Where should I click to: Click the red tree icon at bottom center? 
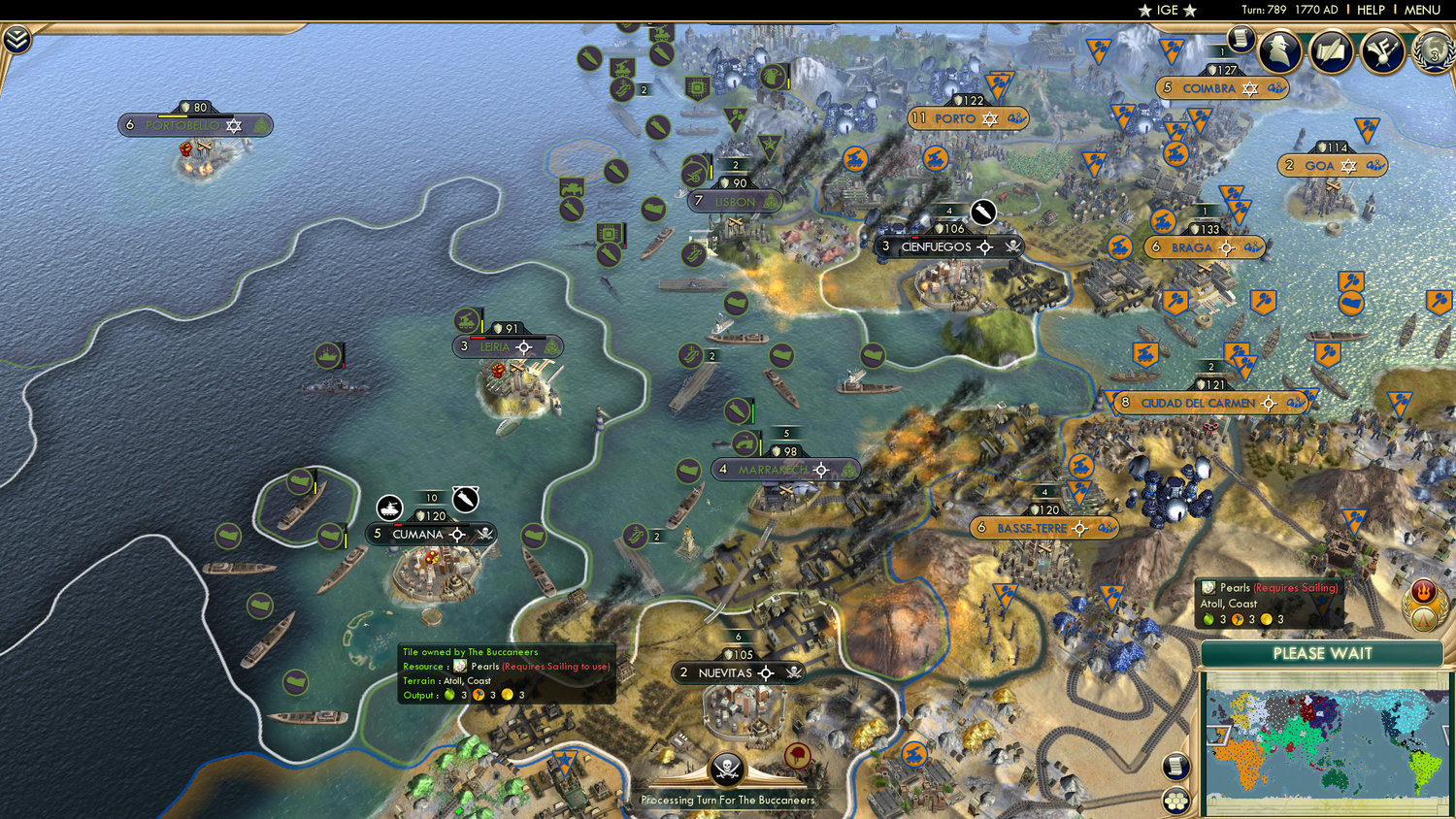(x=798, y=754)
